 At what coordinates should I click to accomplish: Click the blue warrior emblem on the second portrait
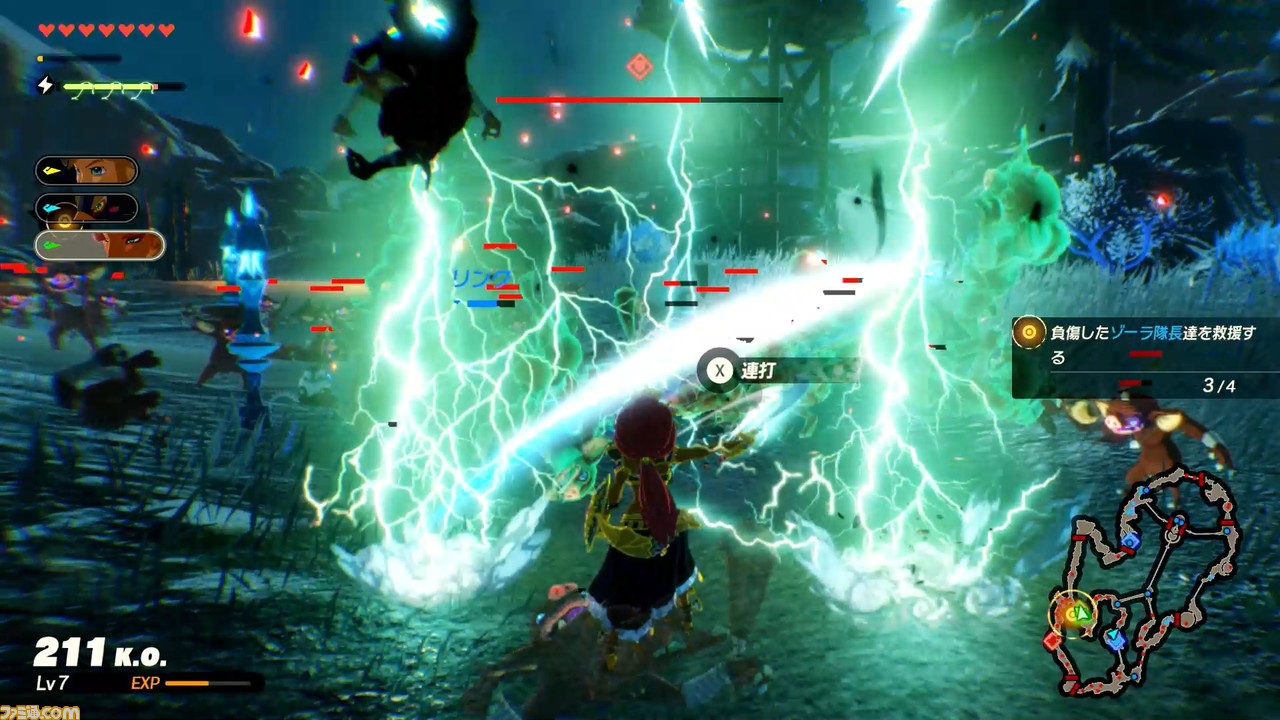tap(50, 206)
